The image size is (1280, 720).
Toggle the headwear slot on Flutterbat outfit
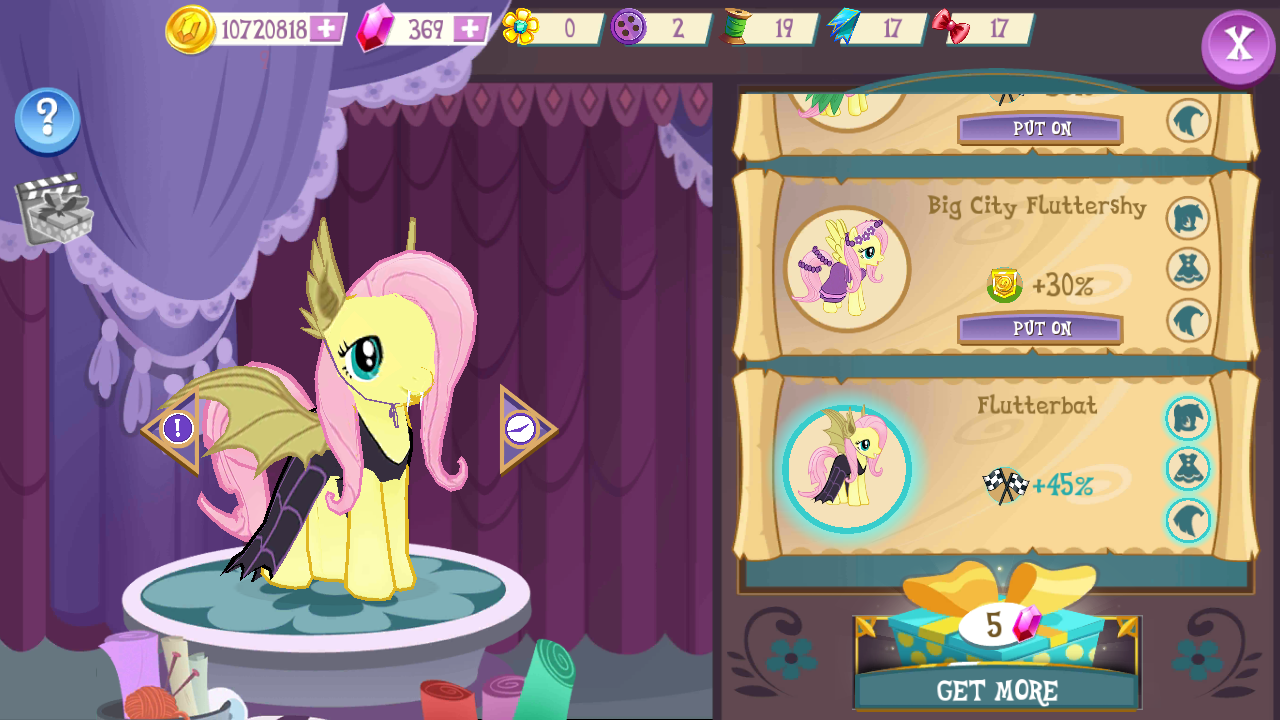[1188, 419]
